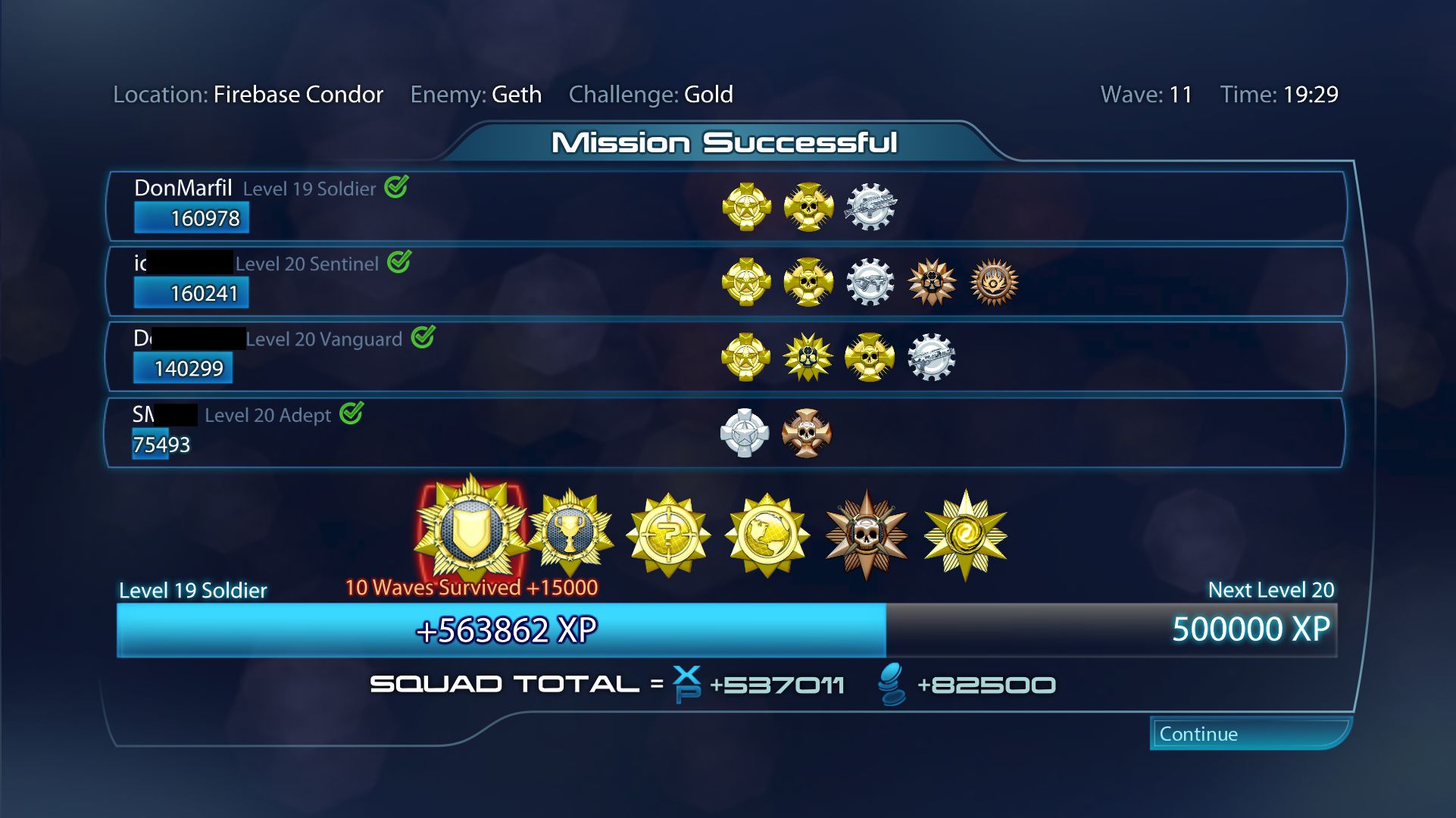Select the Adept's bronze skull cross medal
The width and height of the screenshot is (1456, 818).
tap(806, 434)
